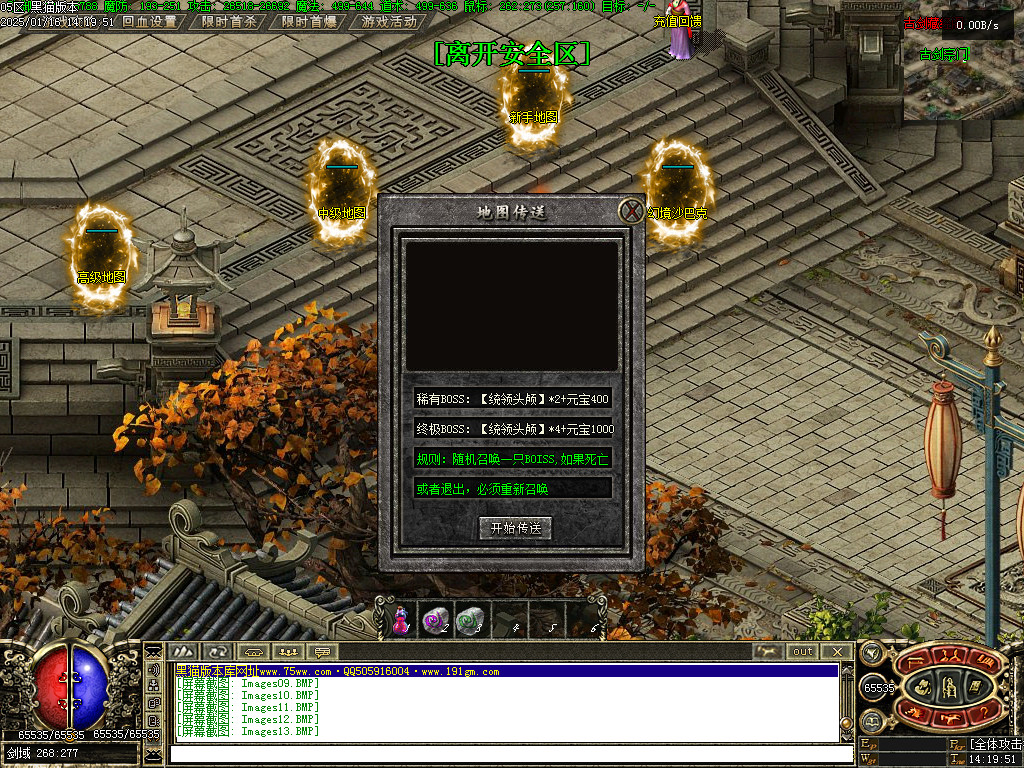Select the Images13.BMP screenshot chat line
Screen dimensions: 1024x768
point(250,732)
